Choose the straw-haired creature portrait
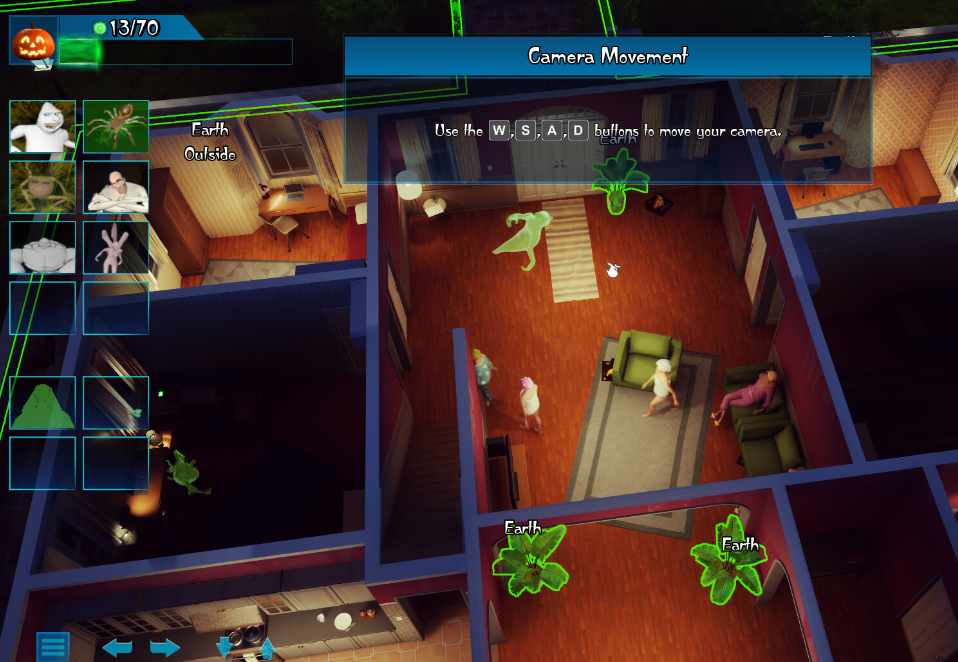Viewport: 958px width, 662px height. tap(42, 187)
